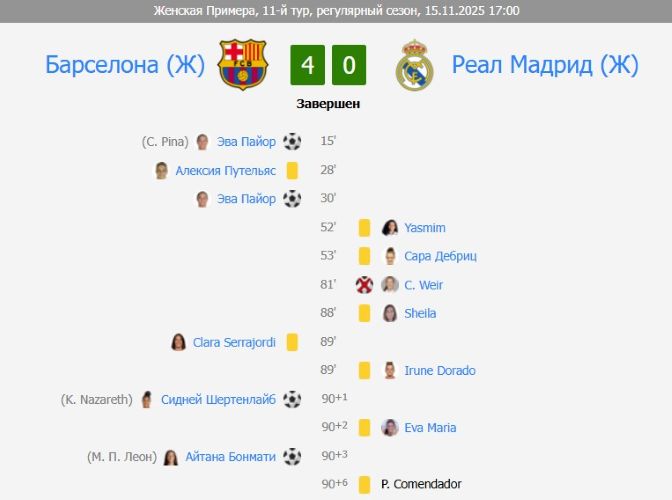Open the Реал Мадрид (Ж) team page

tap(544, 65)
